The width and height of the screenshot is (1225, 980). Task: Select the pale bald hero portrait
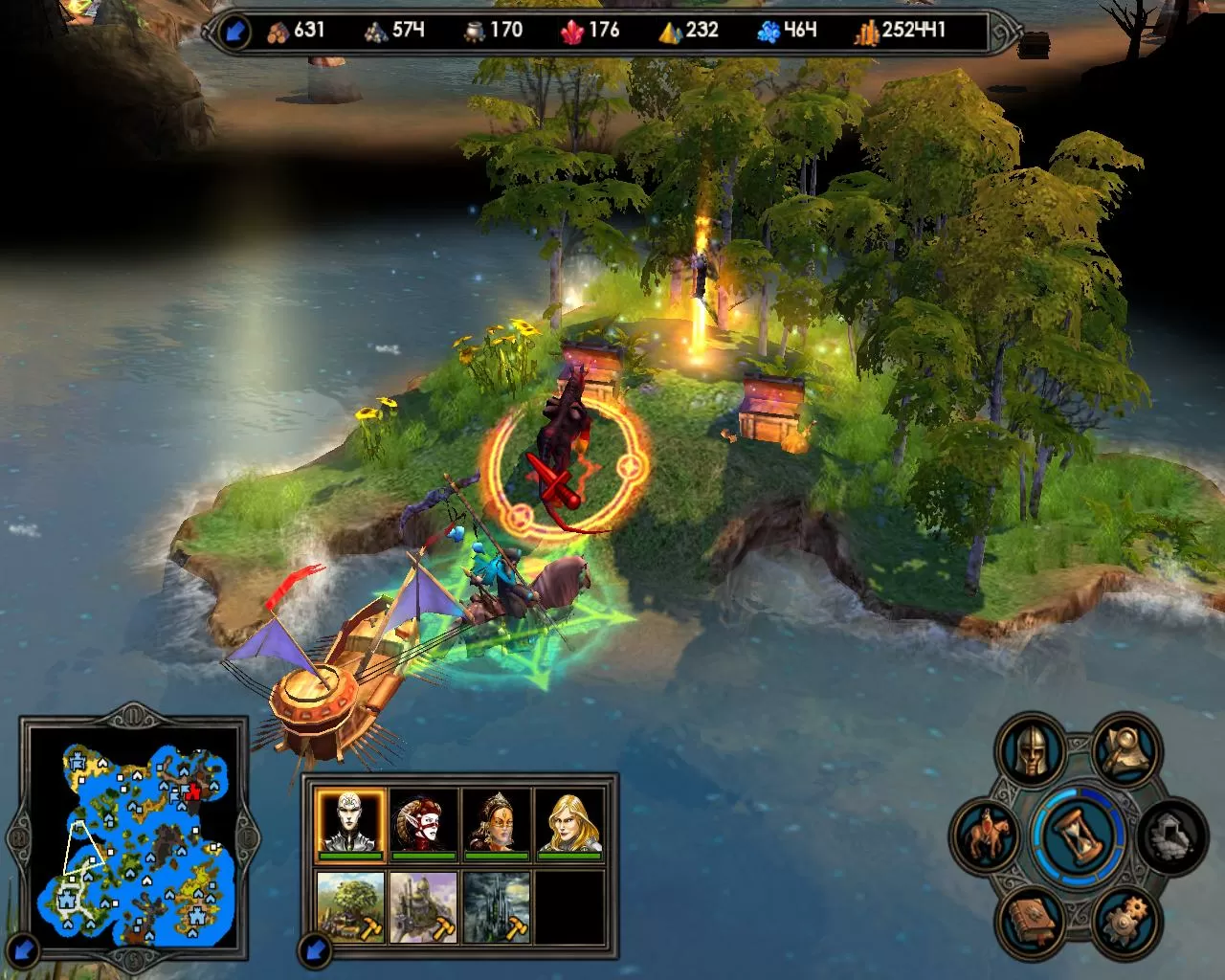coord(350,822)
